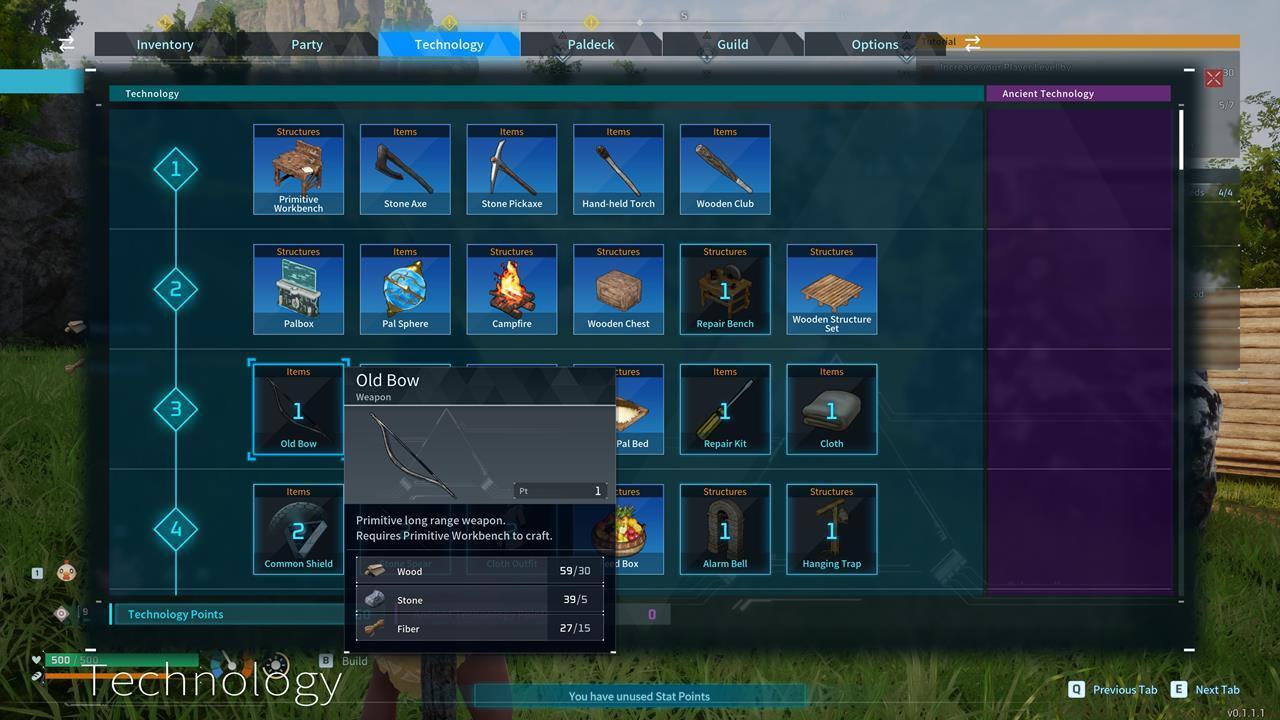
Task: Select tier 3 on the technology tree
Action: [176, 408]
